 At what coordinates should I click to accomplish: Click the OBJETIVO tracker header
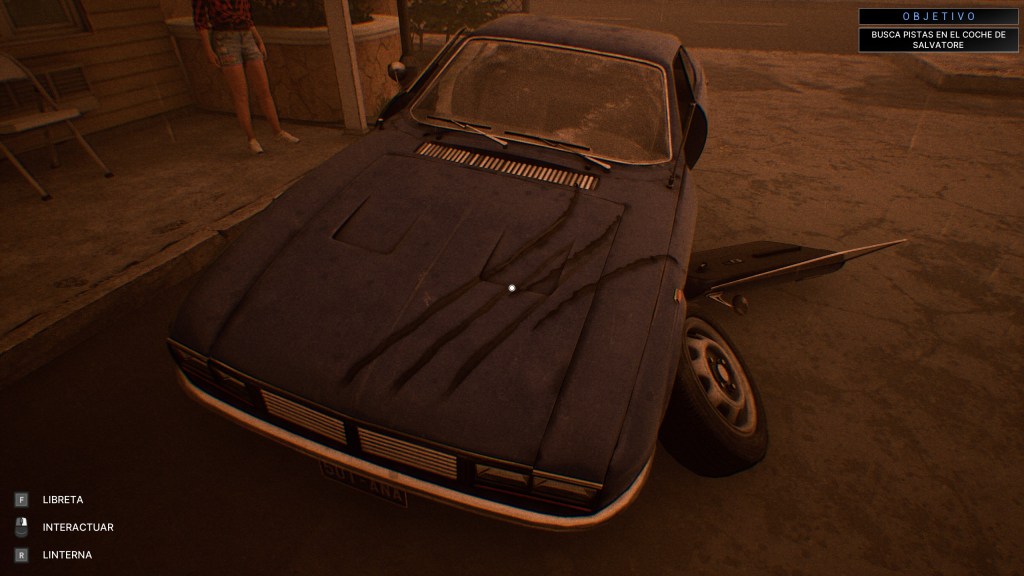tap(937, 16)
